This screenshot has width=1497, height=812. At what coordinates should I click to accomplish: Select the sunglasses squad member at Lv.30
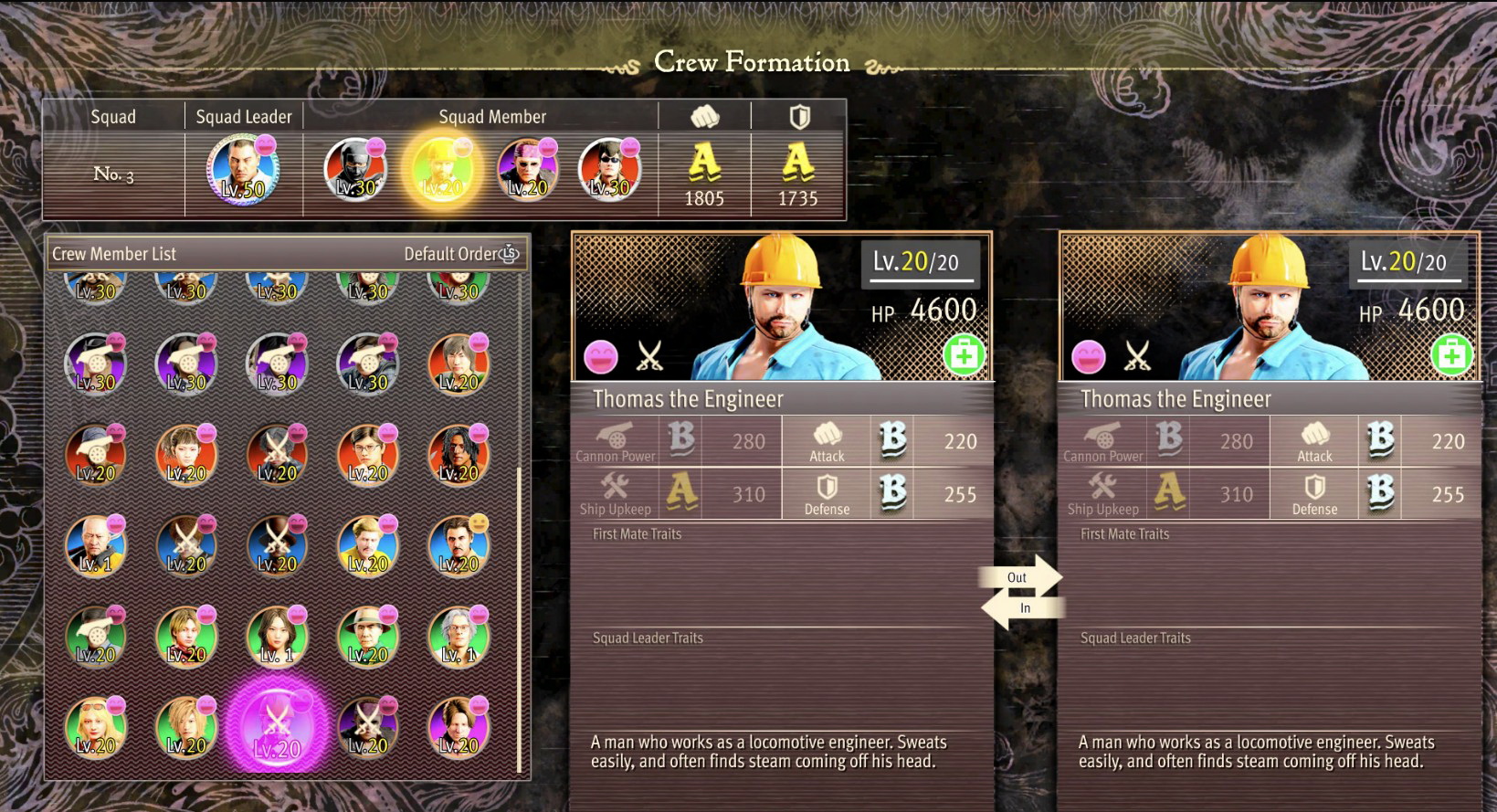610,170
